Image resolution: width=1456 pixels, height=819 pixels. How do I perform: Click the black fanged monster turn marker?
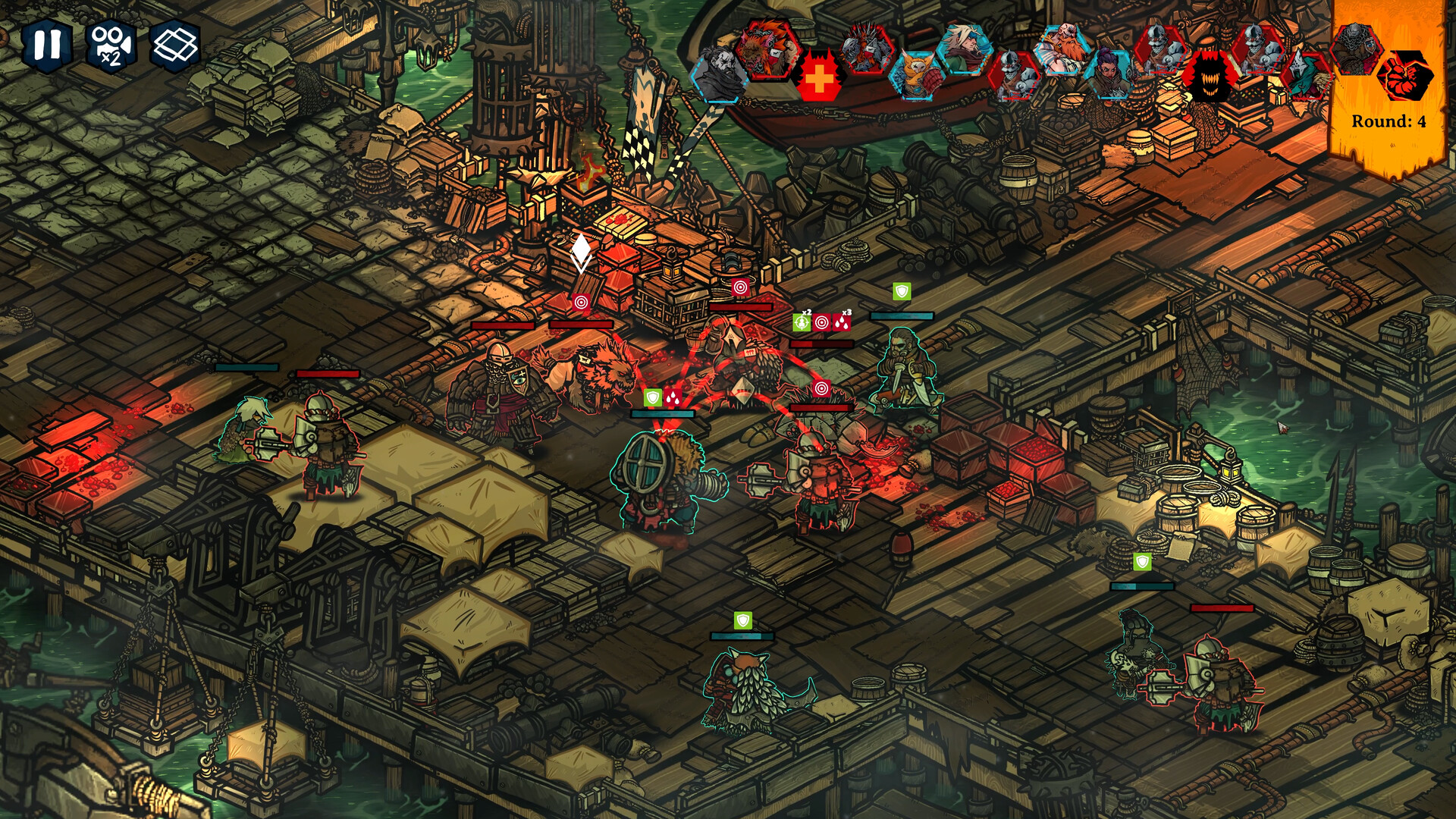[1209, 77]
